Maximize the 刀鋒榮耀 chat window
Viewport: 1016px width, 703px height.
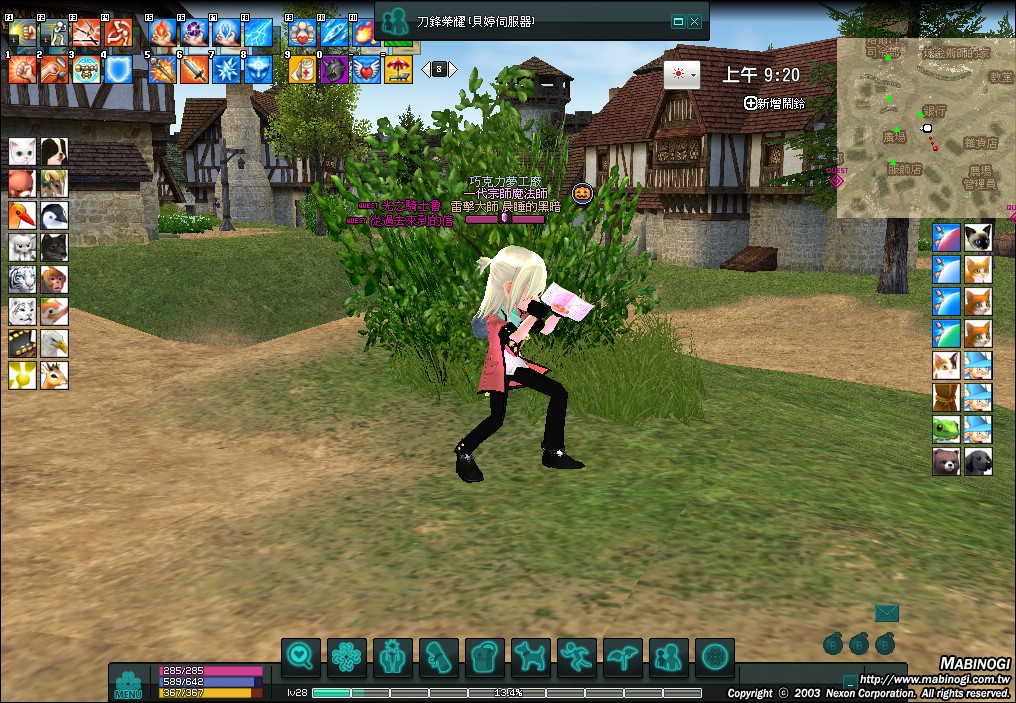pos(678,21)
